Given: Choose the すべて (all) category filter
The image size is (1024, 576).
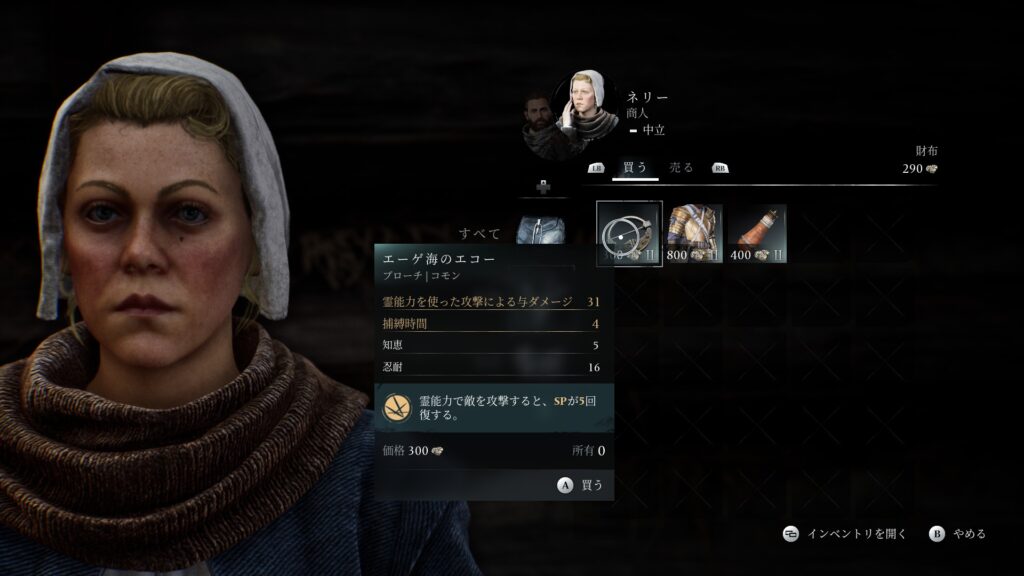Looking at the screenshot, I should tap(480, 234).
